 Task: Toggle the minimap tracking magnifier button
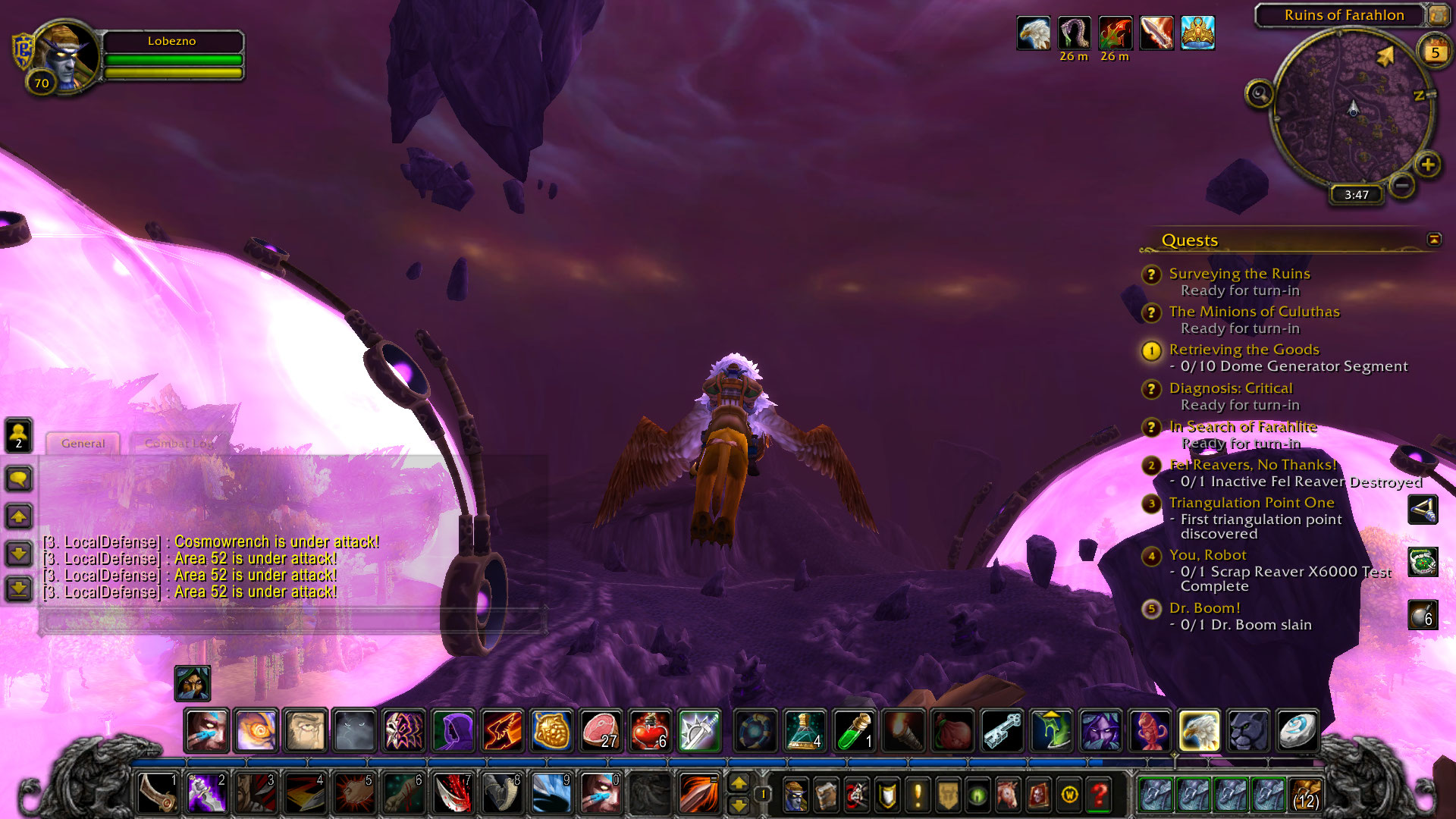pos(1260,94)
